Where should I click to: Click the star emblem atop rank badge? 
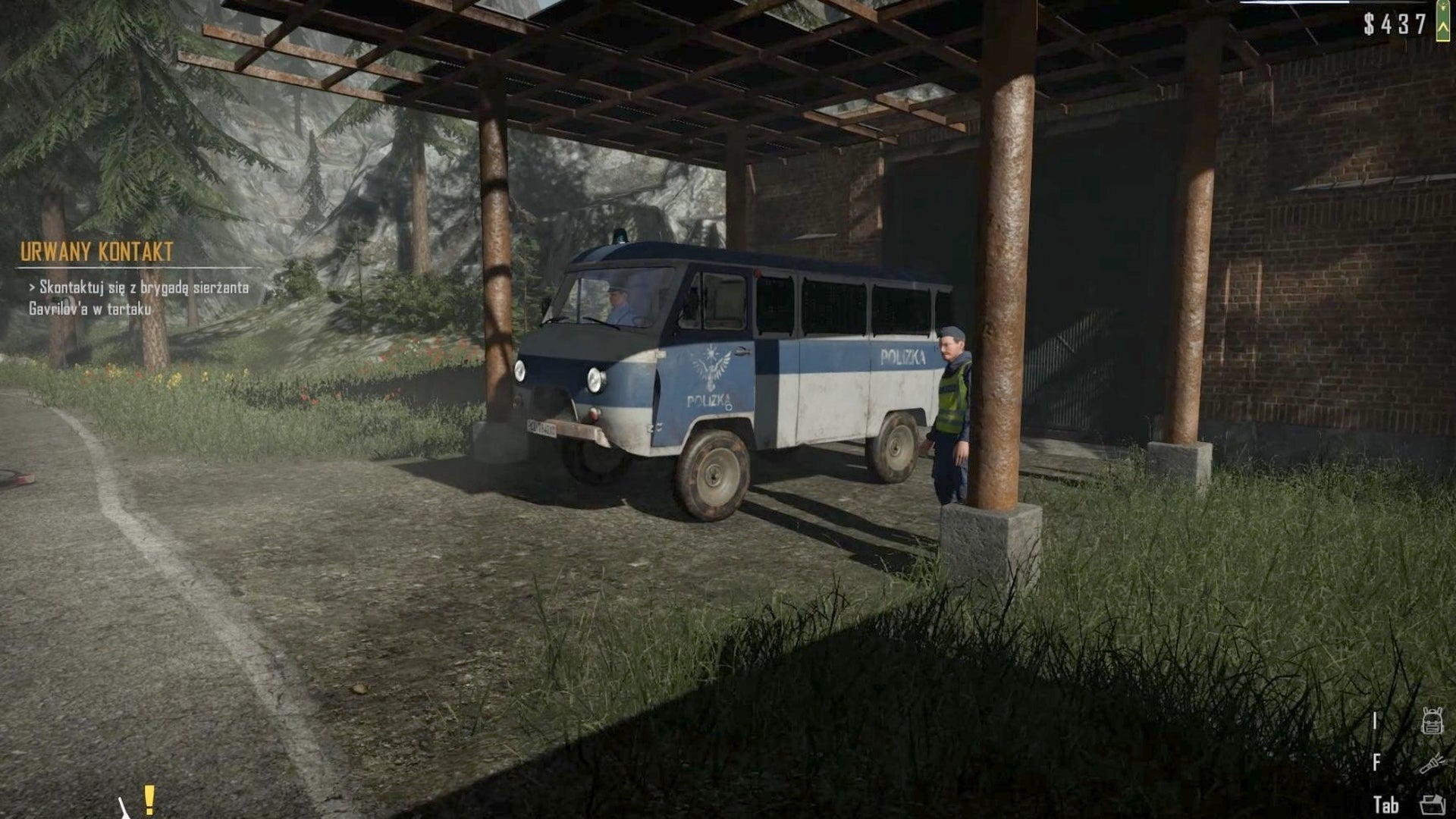point(1443,8)
